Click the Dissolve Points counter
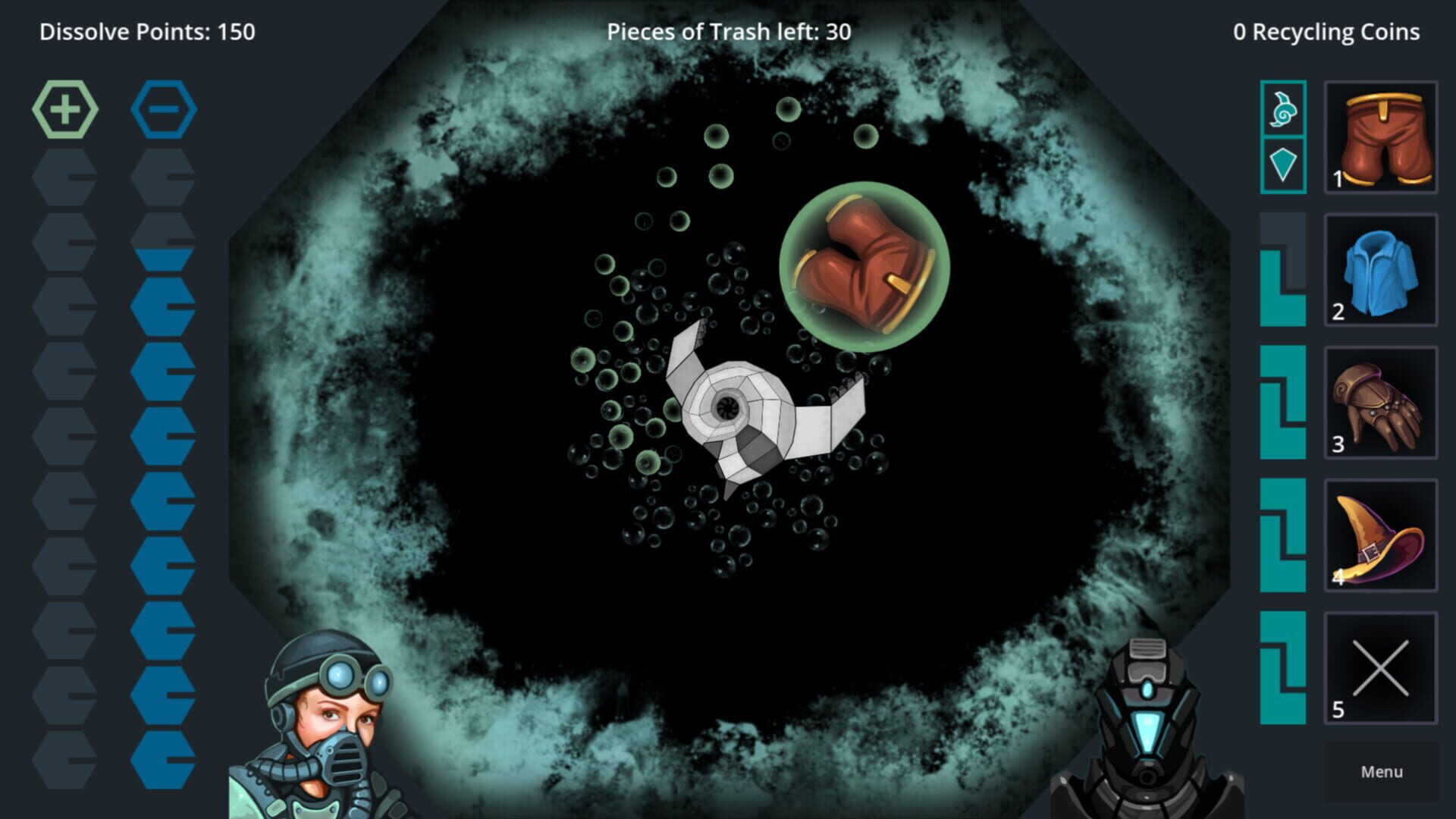The height and width of the screenshot is (819, 1456). [148, 32]
